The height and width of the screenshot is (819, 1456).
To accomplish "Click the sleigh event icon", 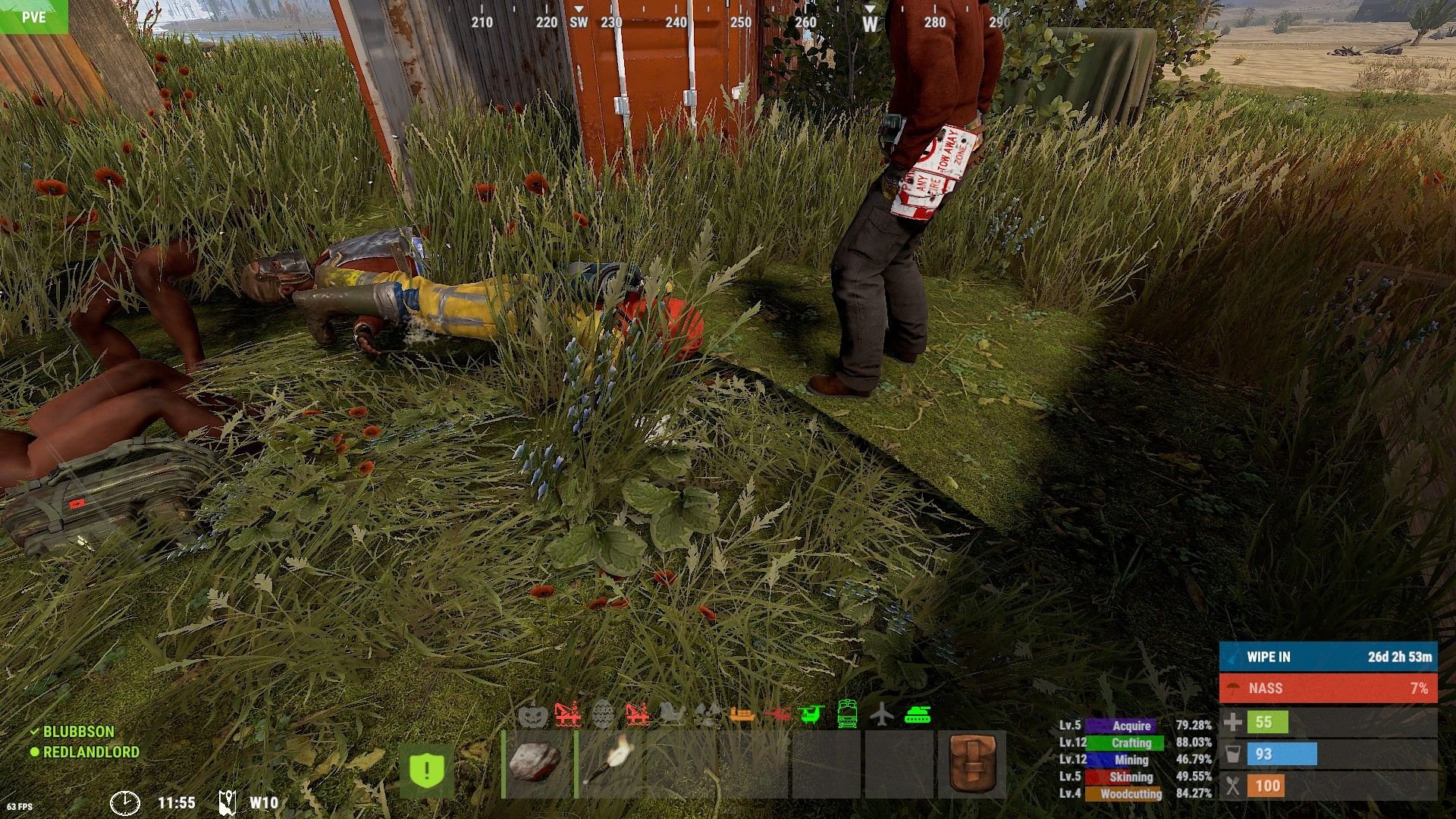I will (673, 714).
